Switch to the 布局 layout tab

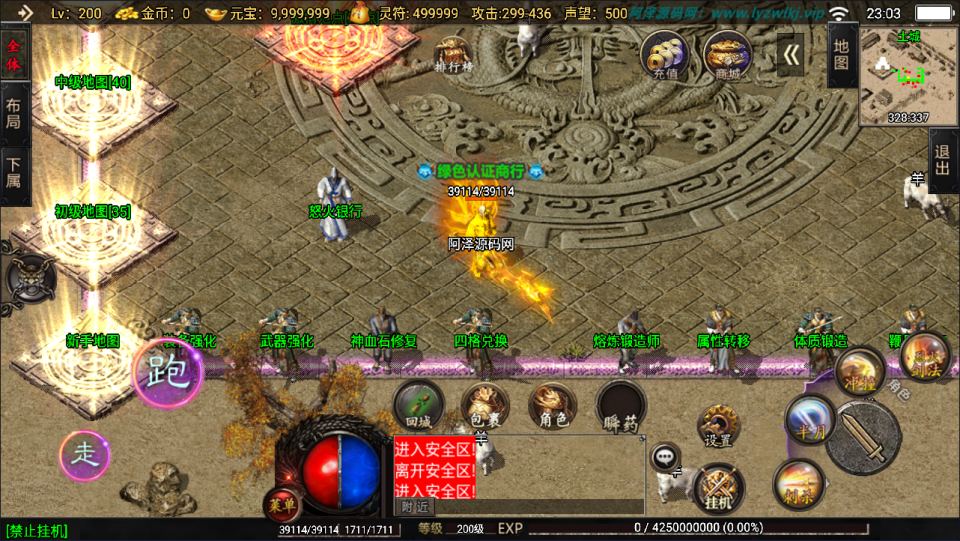(14, 114)
